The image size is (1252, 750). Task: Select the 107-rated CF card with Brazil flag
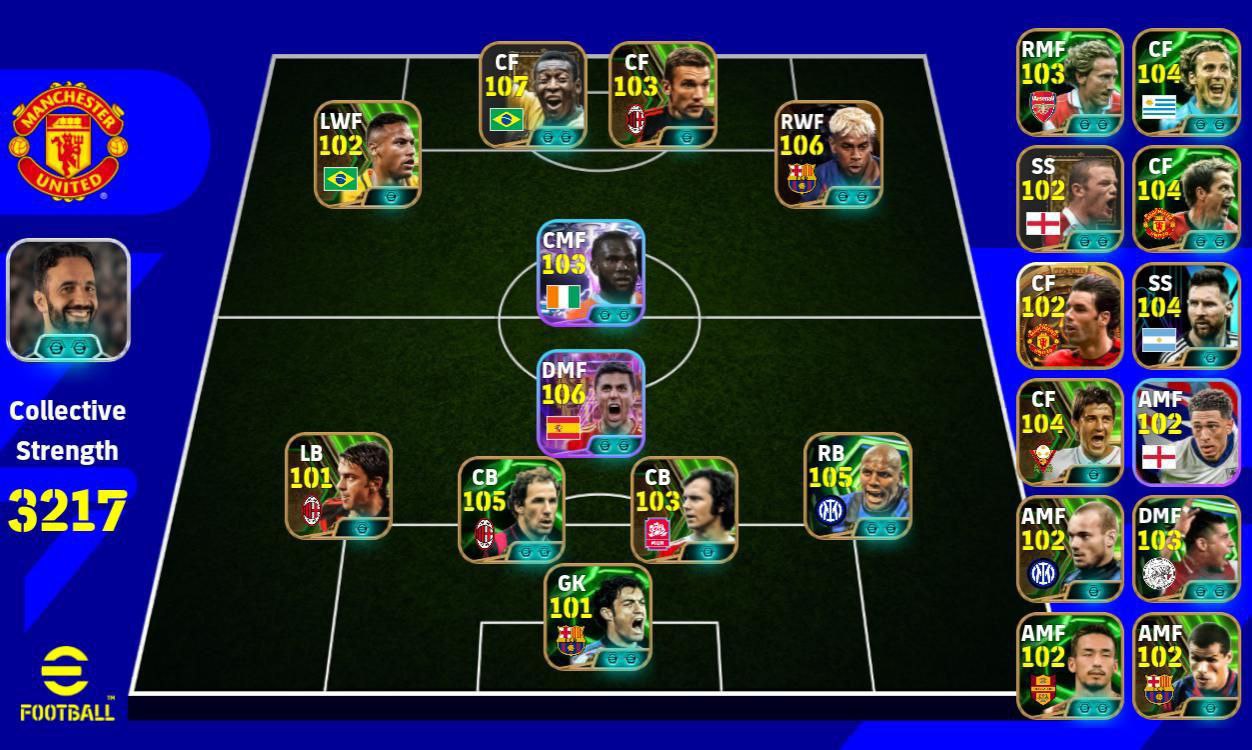[x=532, y=94]
